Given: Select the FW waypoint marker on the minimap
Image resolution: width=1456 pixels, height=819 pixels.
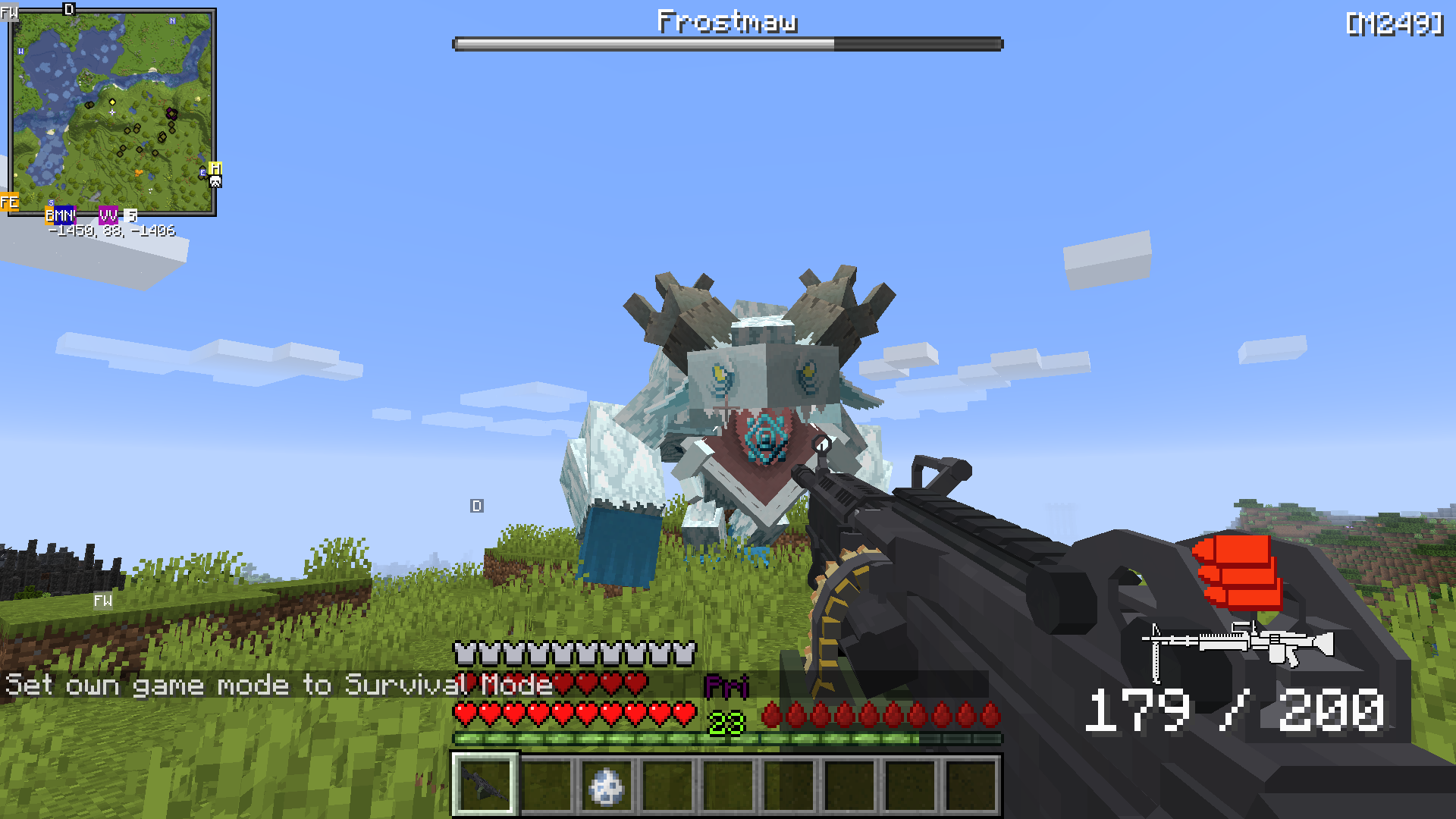Looking at the screenshot, I should (x=9, y=13).
